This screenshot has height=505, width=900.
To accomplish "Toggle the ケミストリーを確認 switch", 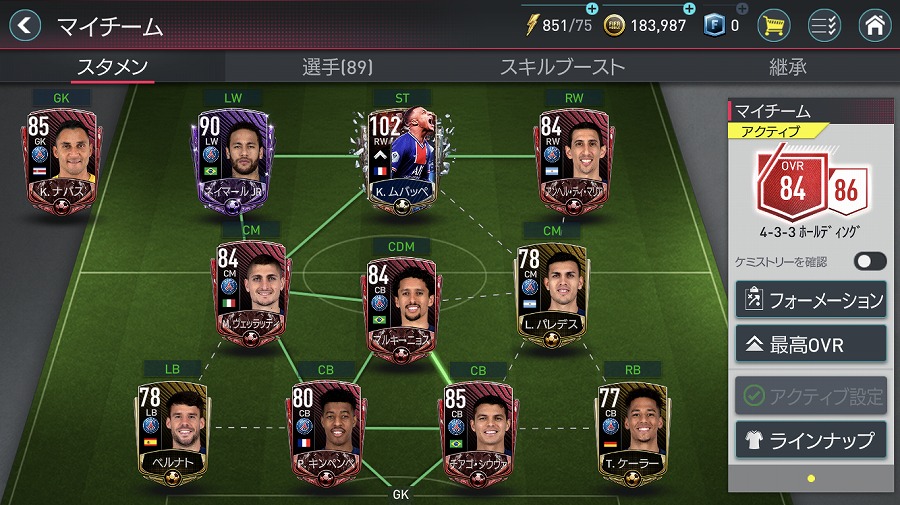I will coord(869,261).
